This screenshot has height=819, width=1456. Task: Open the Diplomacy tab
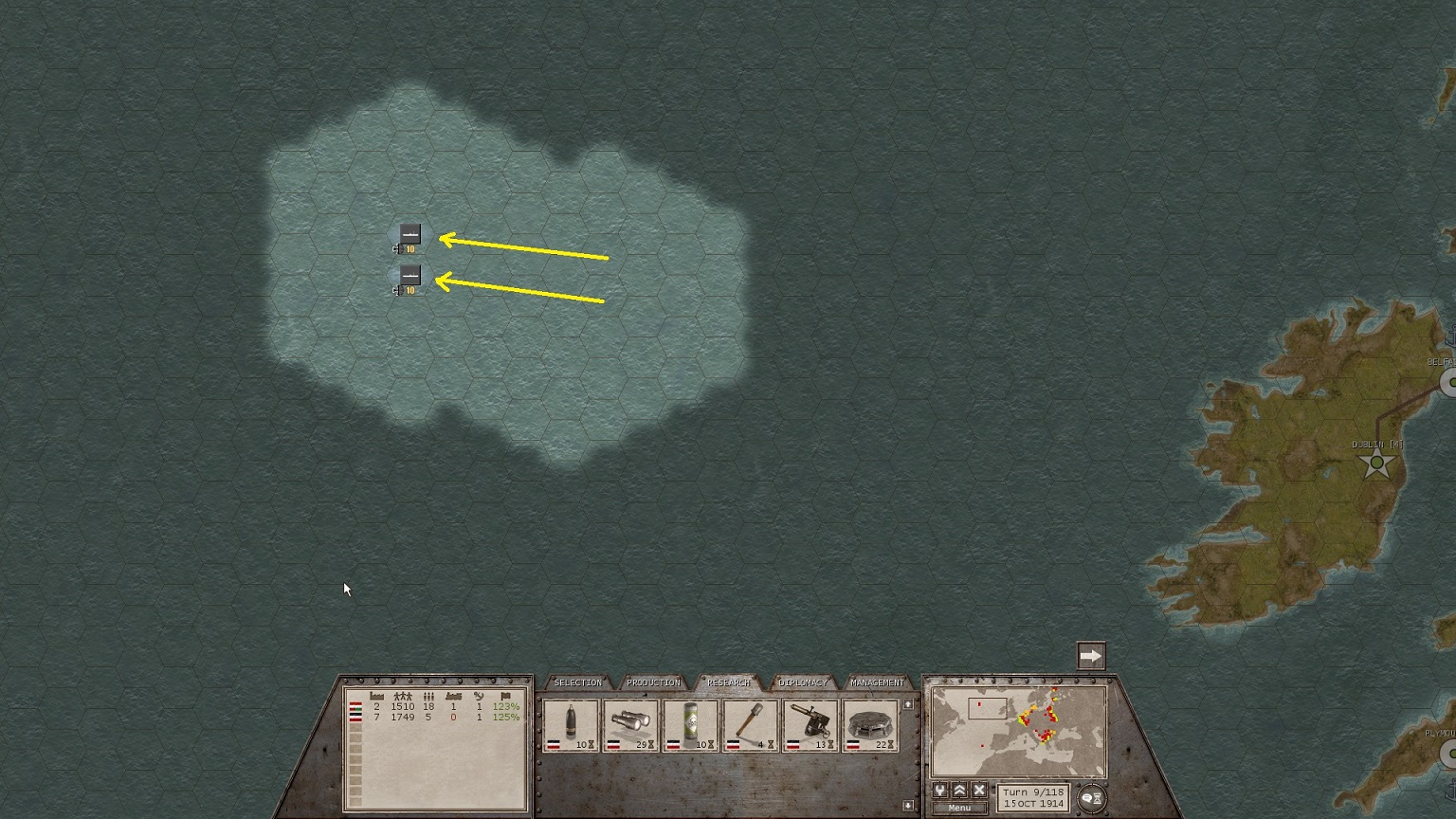[802, 682]
